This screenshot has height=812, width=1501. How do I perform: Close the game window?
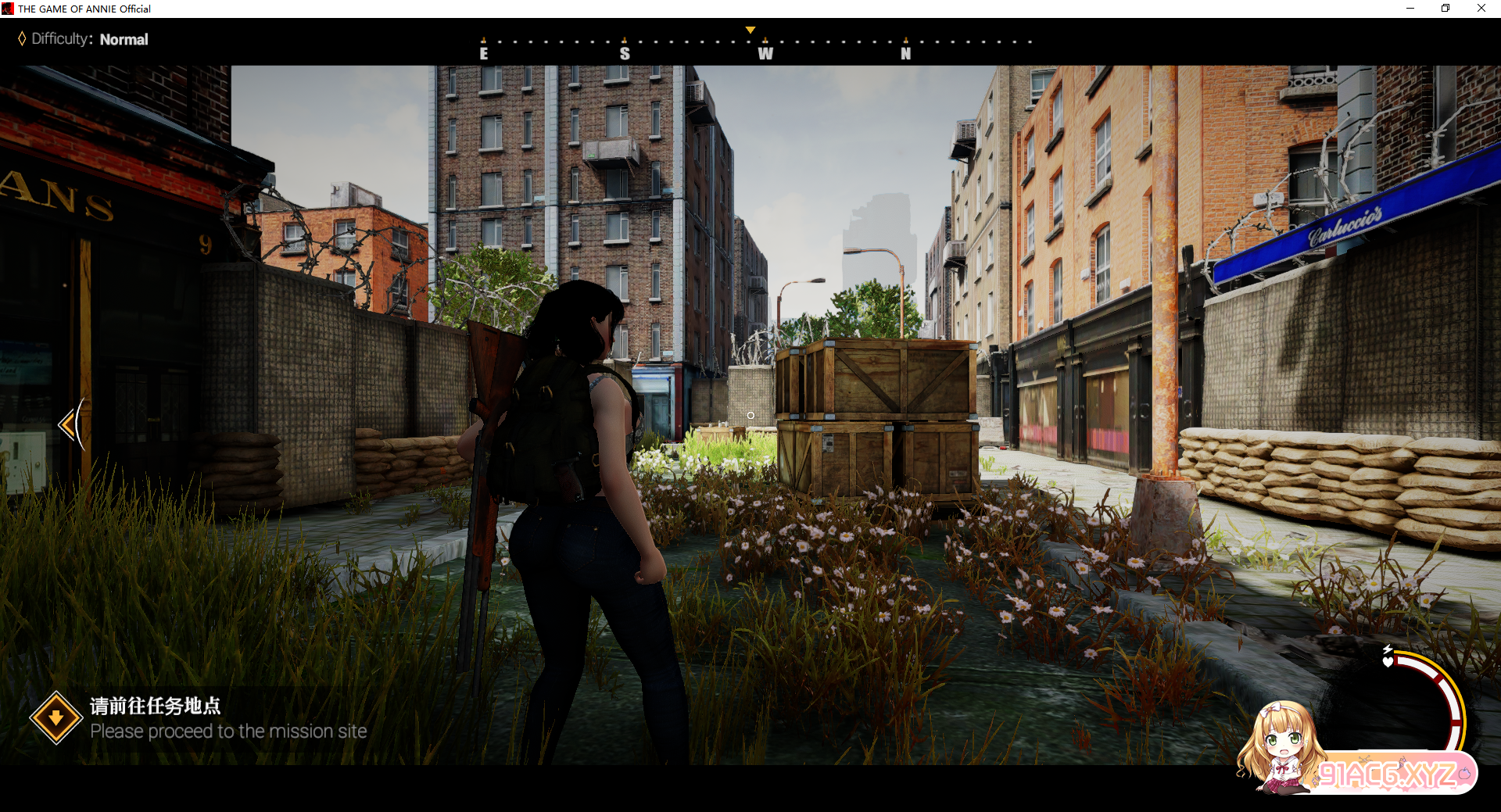tap(1481, 9)
